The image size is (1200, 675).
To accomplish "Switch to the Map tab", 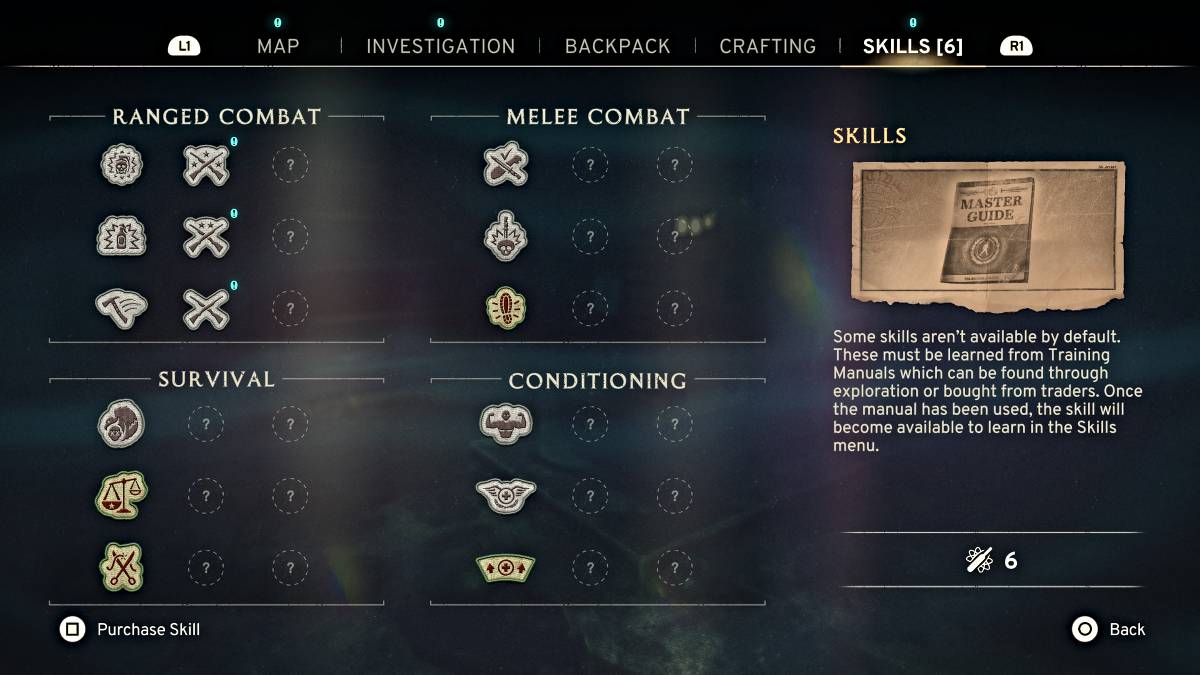I will 277,46.
